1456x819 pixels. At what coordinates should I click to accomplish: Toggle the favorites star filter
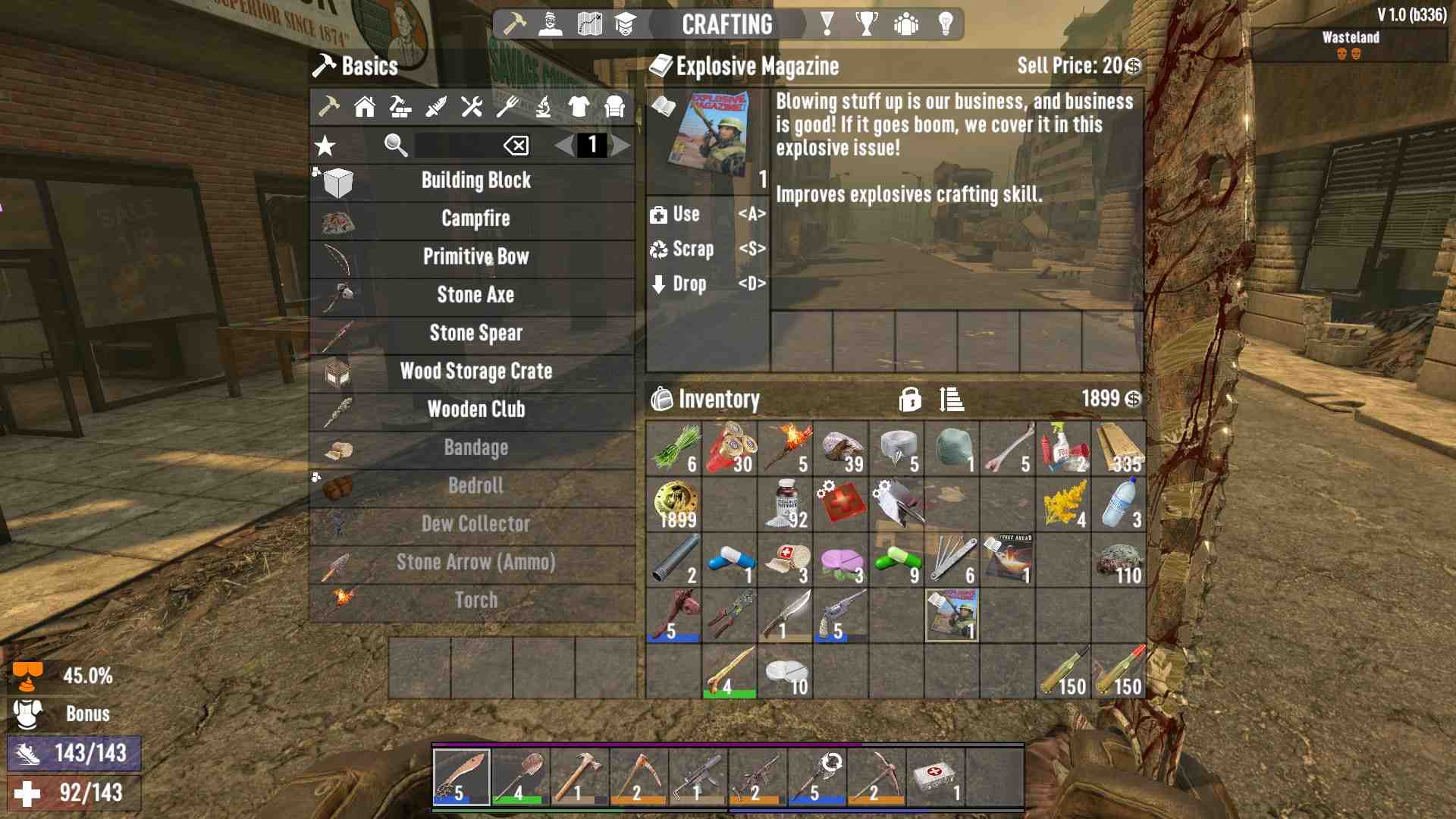click(x=325, y=146)
